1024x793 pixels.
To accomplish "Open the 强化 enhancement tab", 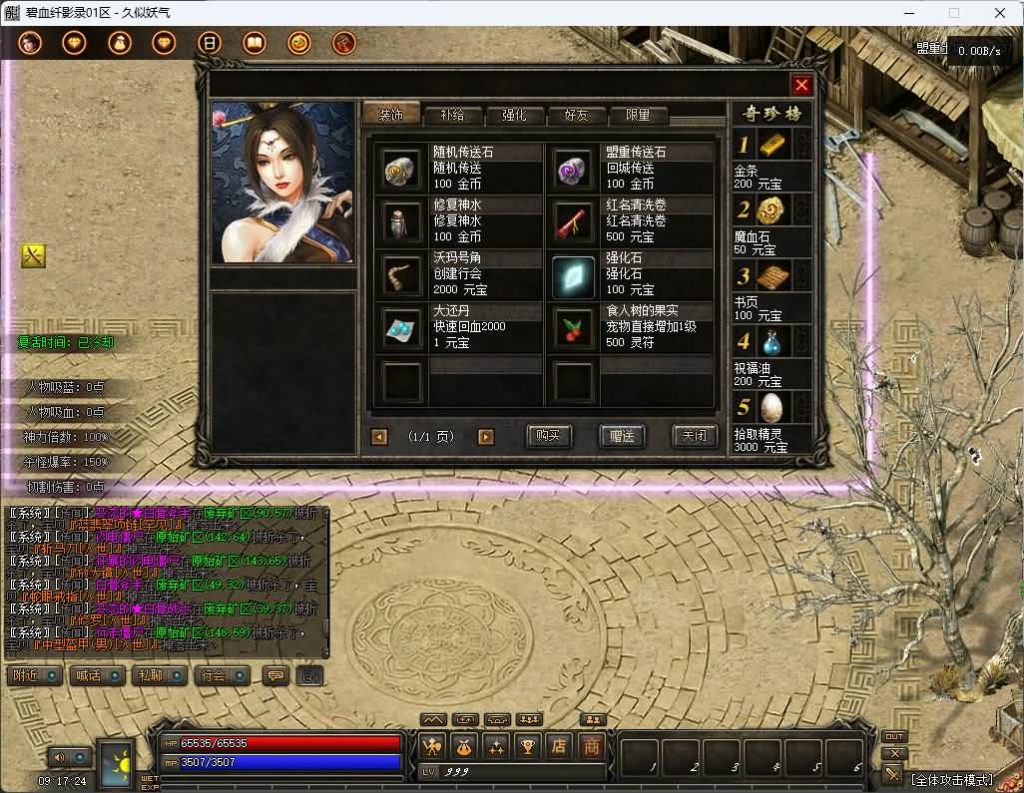I will pos(514,115).
